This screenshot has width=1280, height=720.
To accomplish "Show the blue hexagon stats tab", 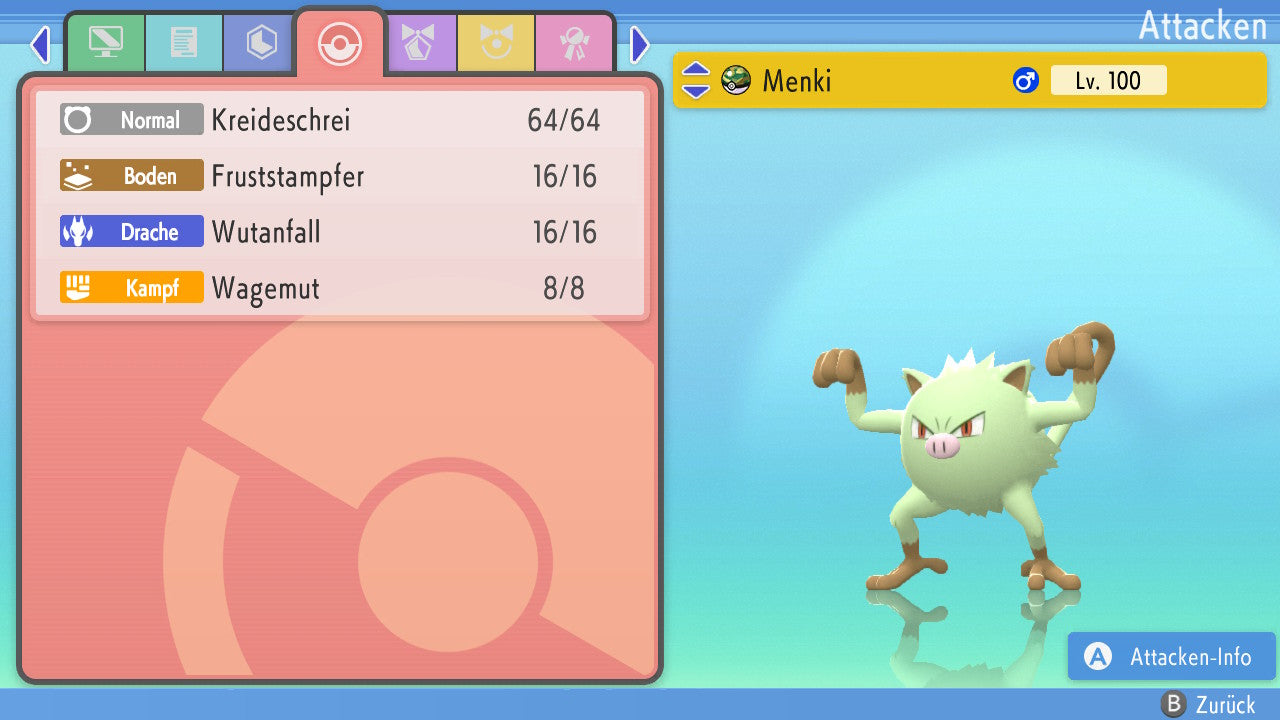I will tap(261, 43).
